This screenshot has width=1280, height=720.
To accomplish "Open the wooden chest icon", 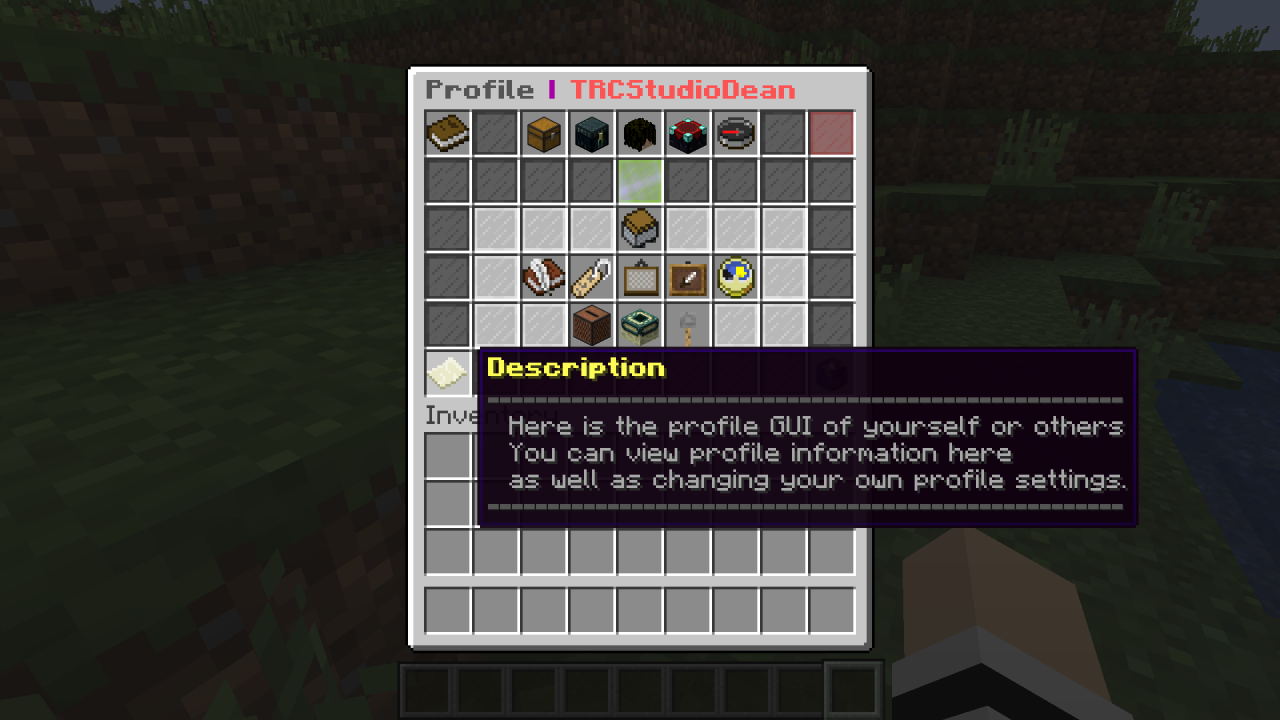I will point(543,134).
